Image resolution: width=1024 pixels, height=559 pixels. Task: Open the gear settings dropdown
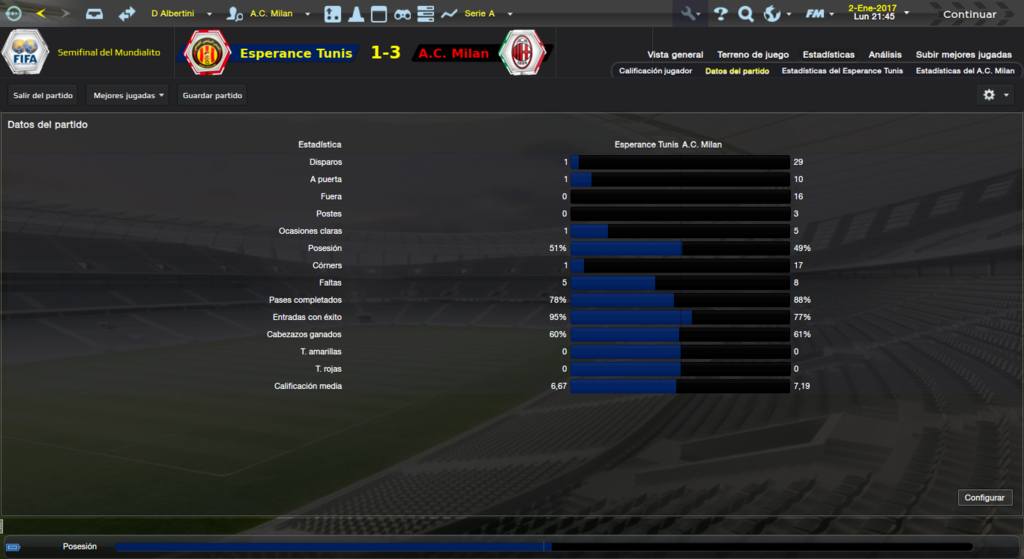pos(995,95)
